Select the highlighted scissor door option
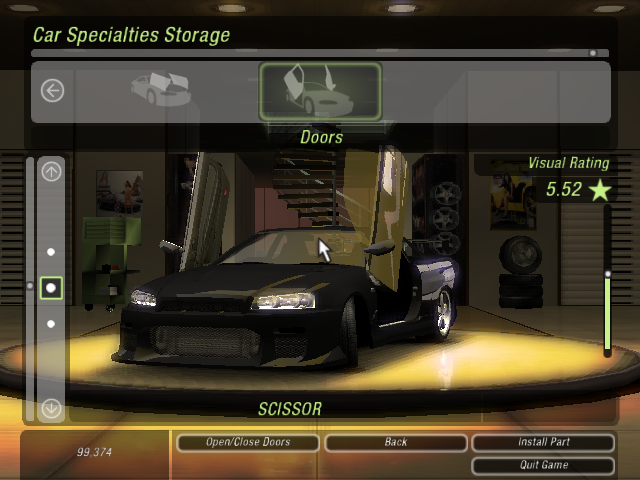This screenshot has width=640, height=480. tap(51, 288)
